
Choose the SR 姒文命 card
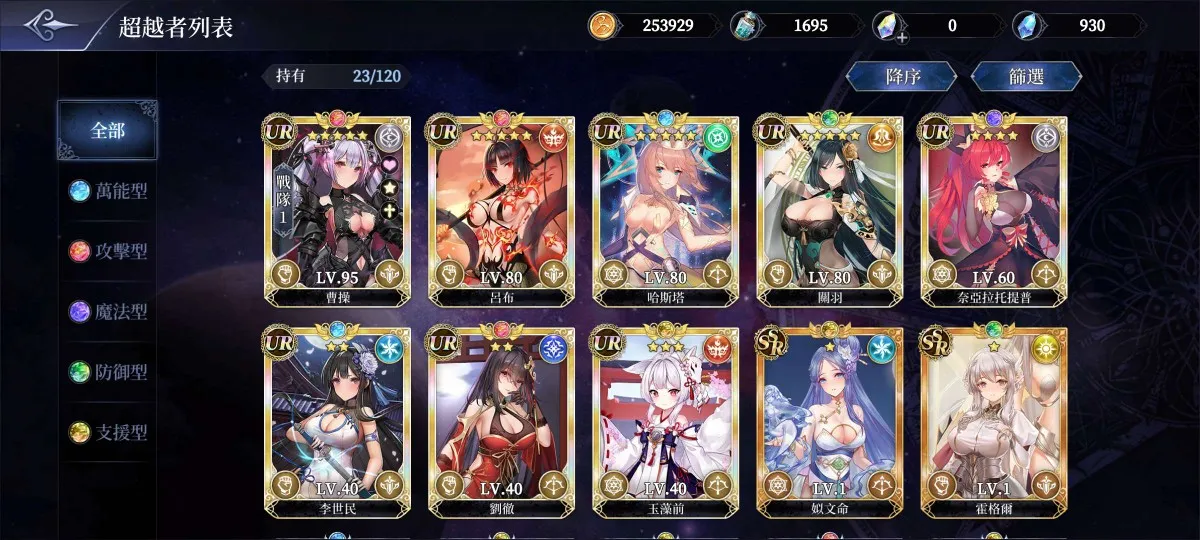[828, 422]
